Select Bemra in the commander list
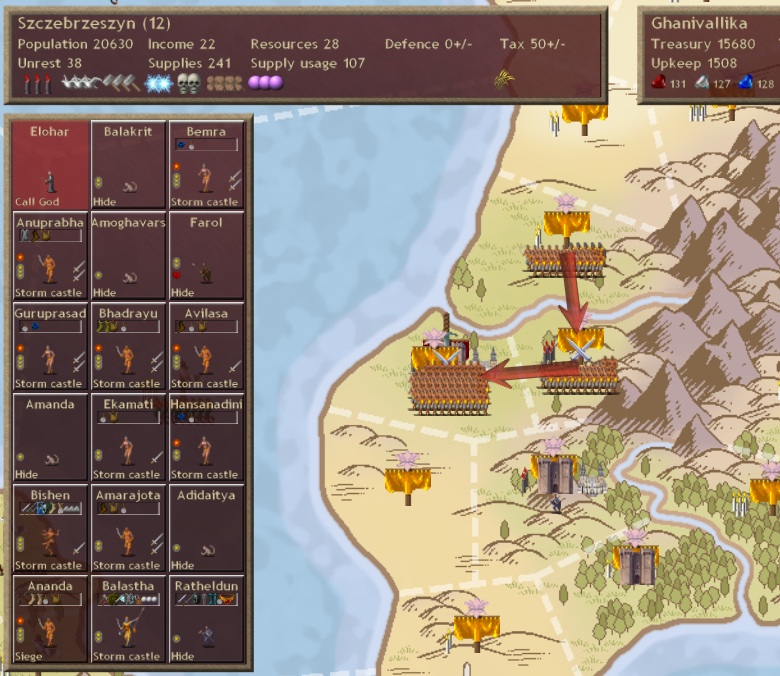780x676 pixels. click(x=206, y=165)
